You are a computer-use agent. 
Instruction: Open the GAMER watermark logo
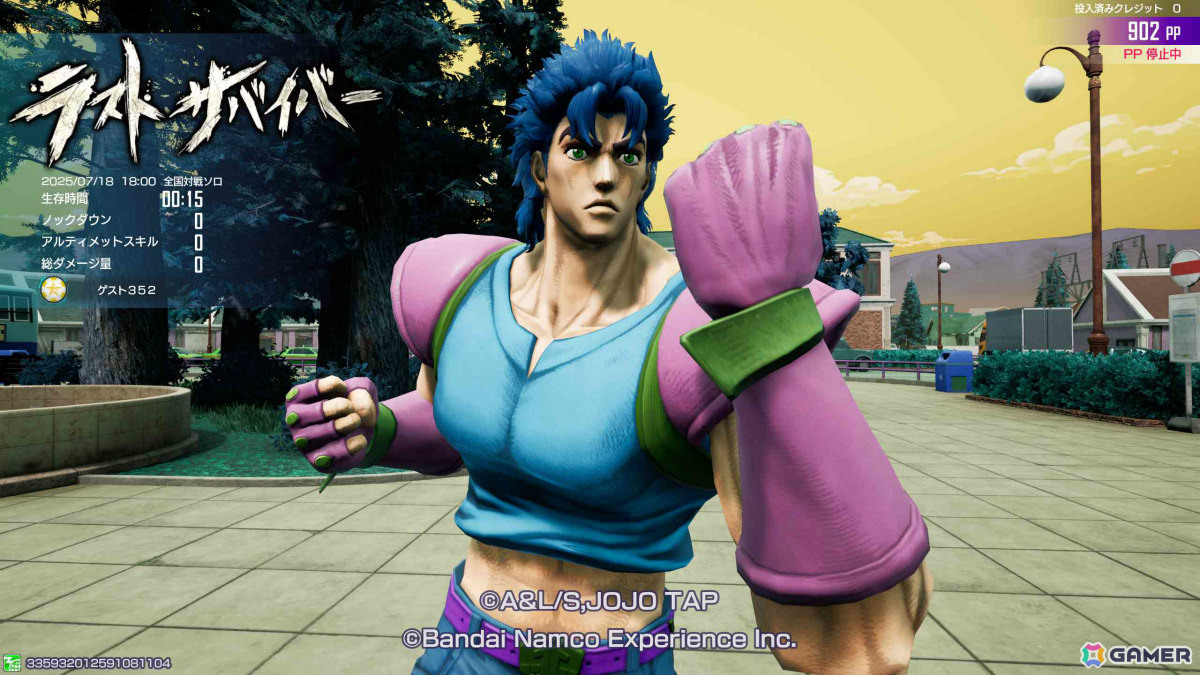coord(1135,654)
